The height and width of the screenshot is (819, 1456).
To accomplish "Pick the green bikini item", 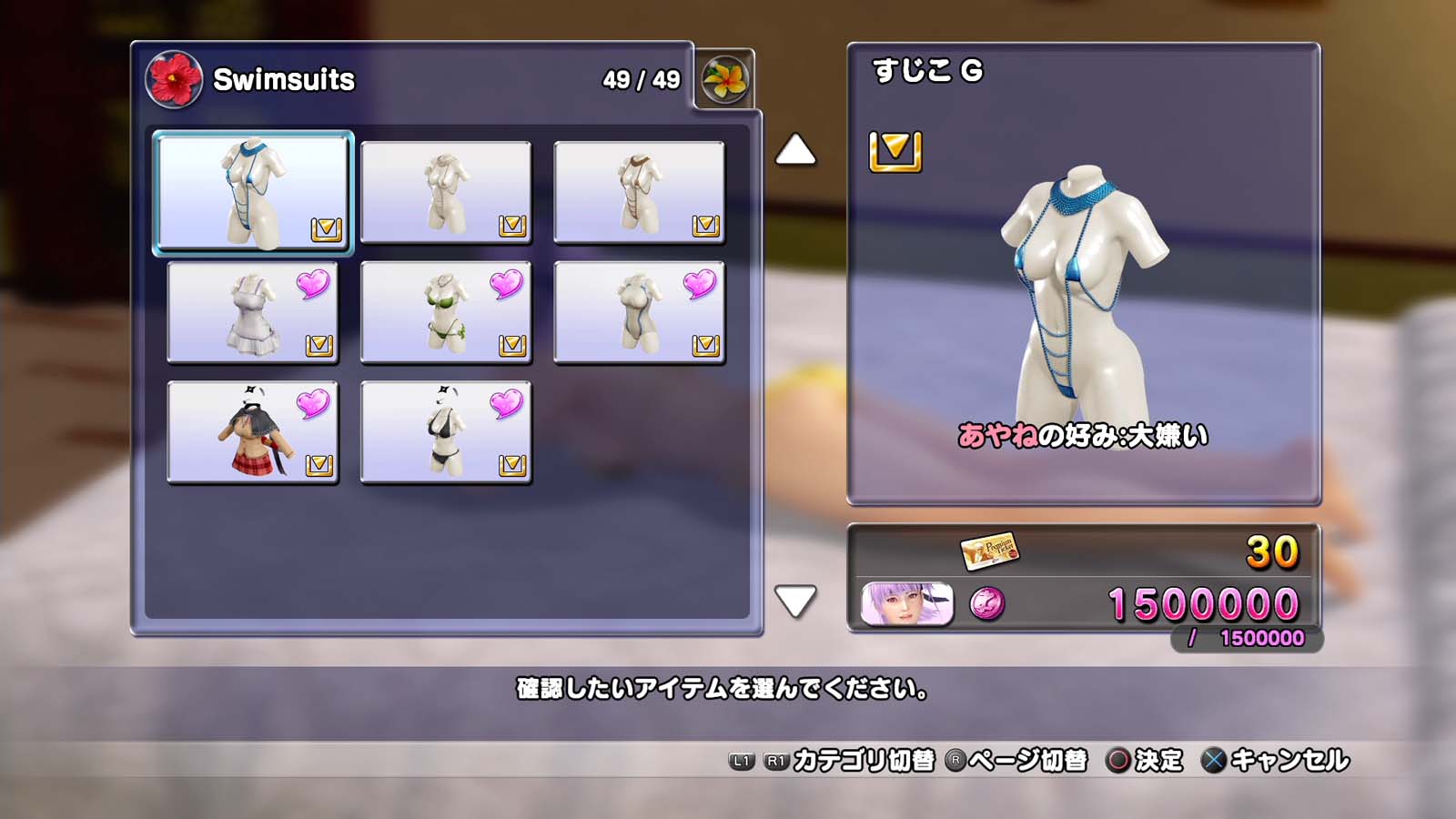I will (x=446, y=312).
